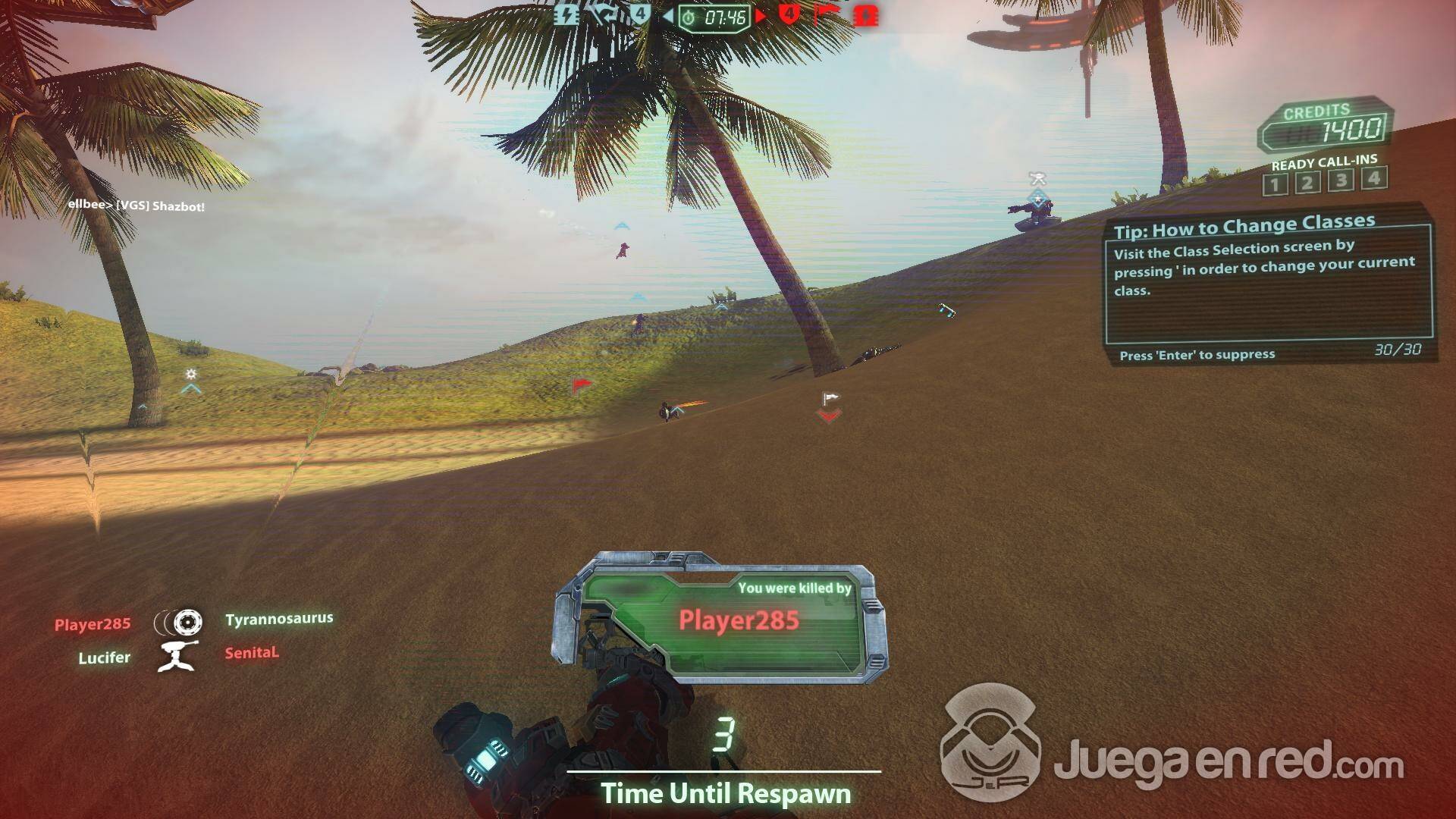This screenshot has height=819, width=1456.
Task: Click the killer name Player285 in death panel
Action: tap(739, 620)
